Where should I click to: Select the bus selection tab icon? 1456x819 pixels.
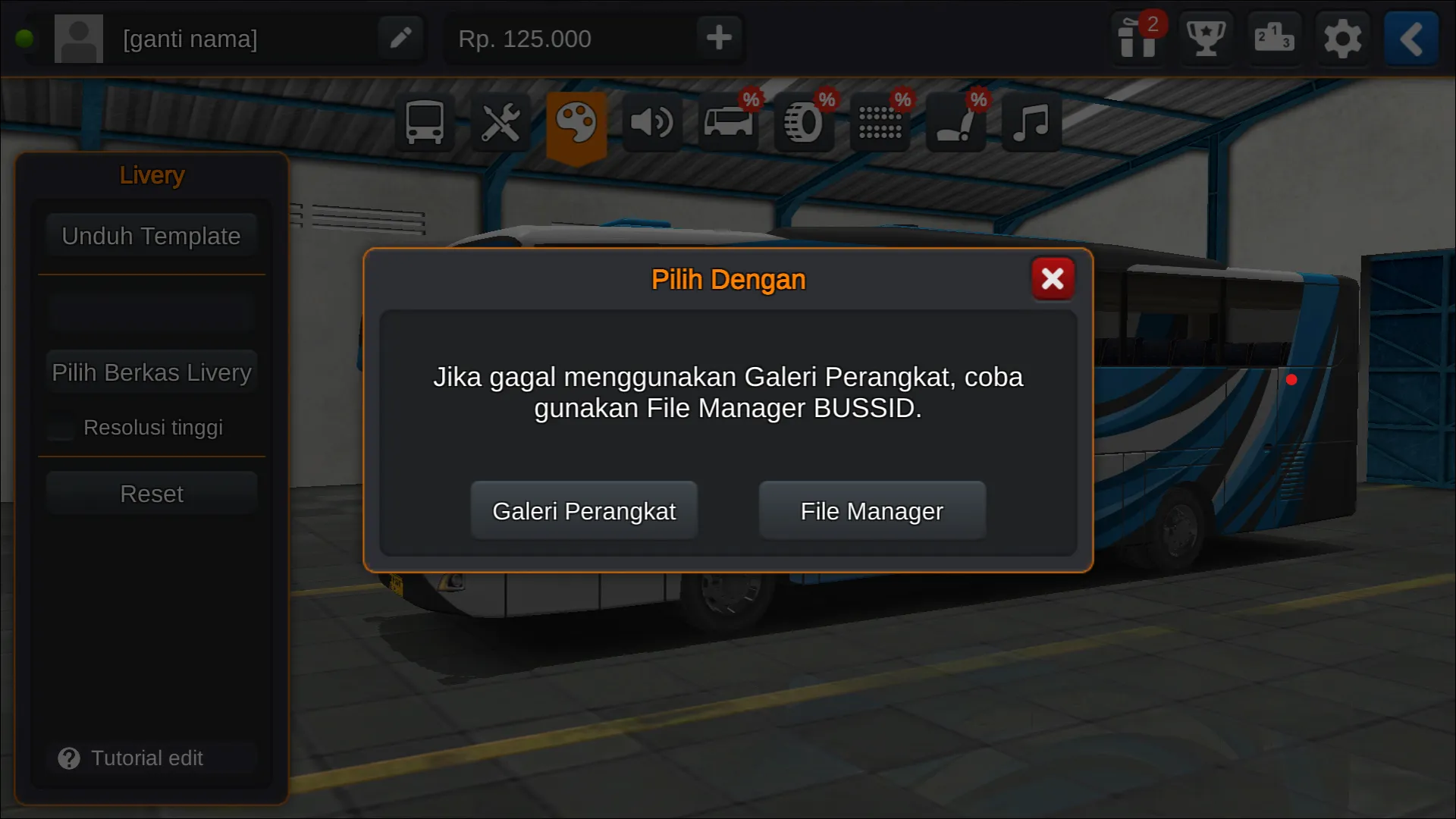coord(424,123)
